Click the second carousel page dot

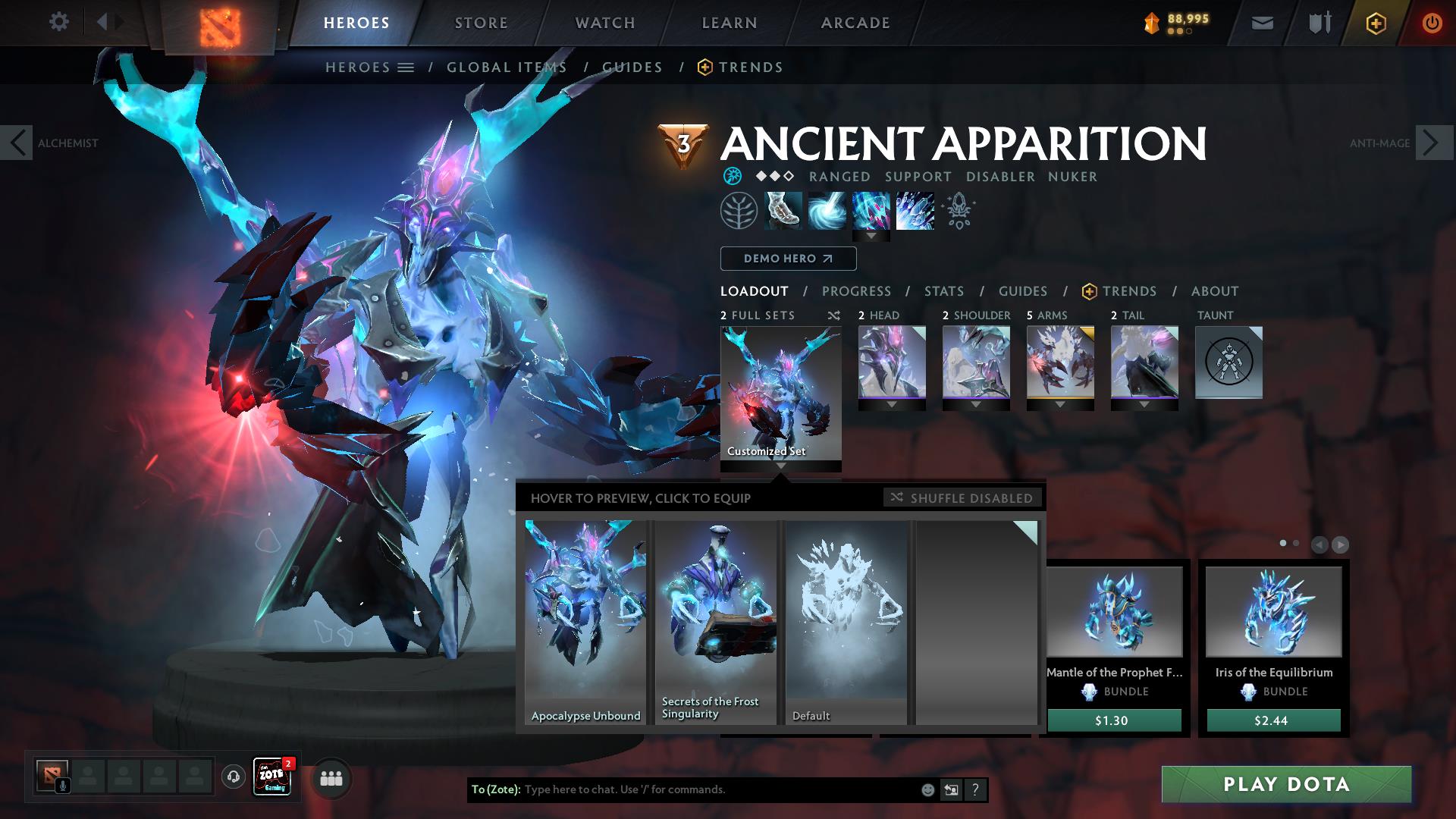point(1297,543)
